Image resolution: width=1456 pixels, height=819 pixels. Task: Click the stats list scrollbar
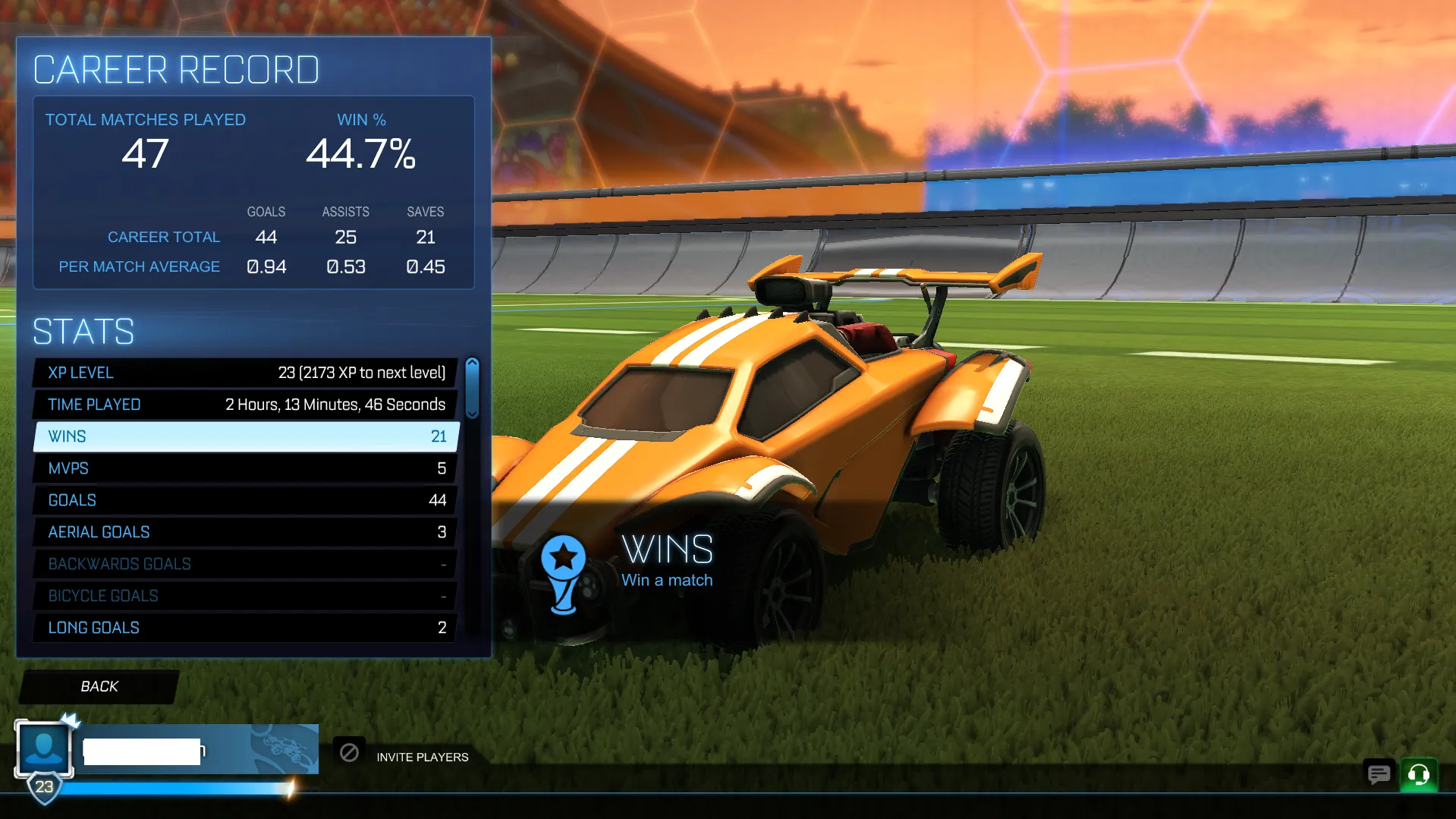(x=472, y=387)
